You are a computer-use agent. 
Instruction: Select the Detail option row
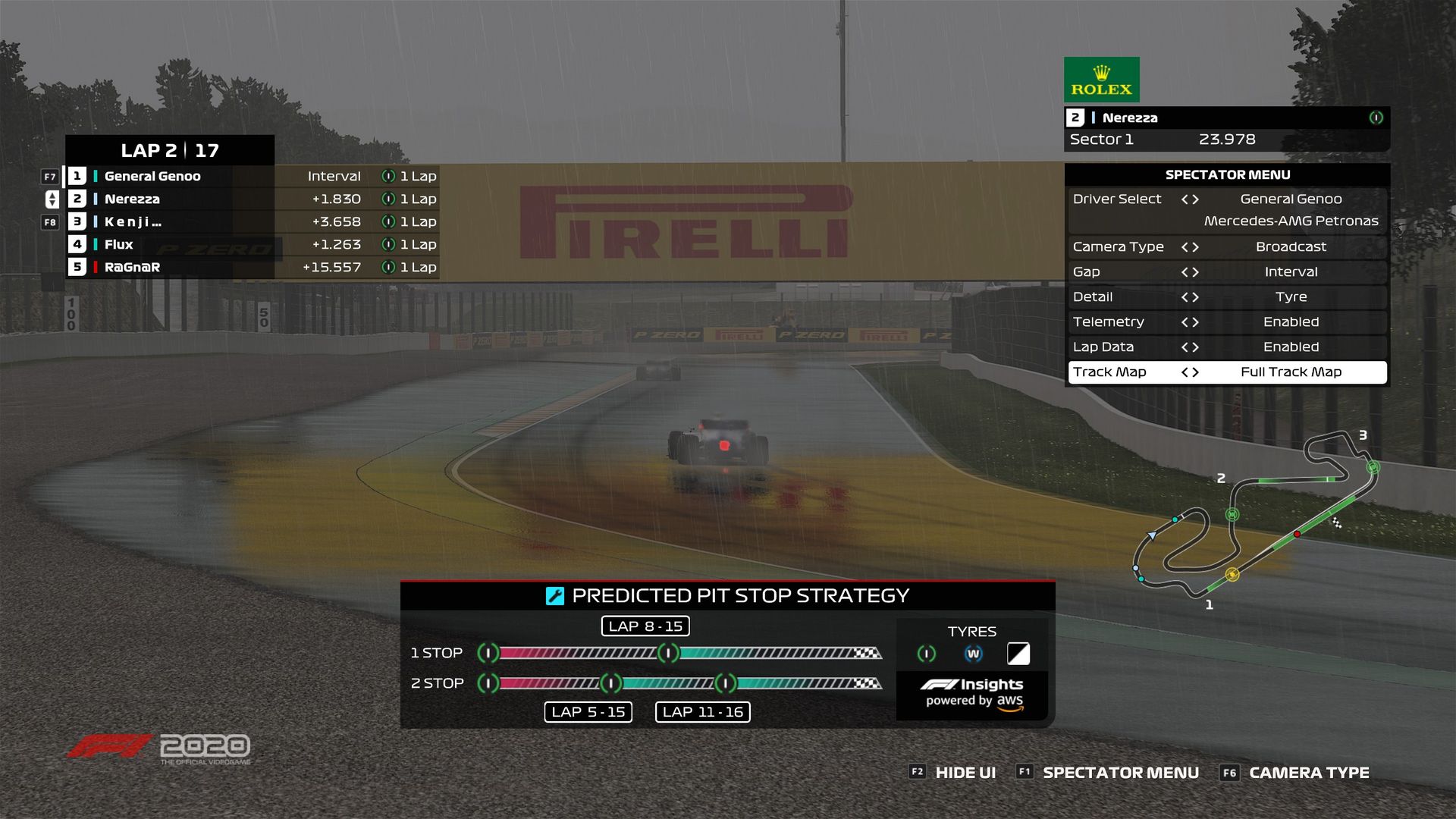[1227, 297]
